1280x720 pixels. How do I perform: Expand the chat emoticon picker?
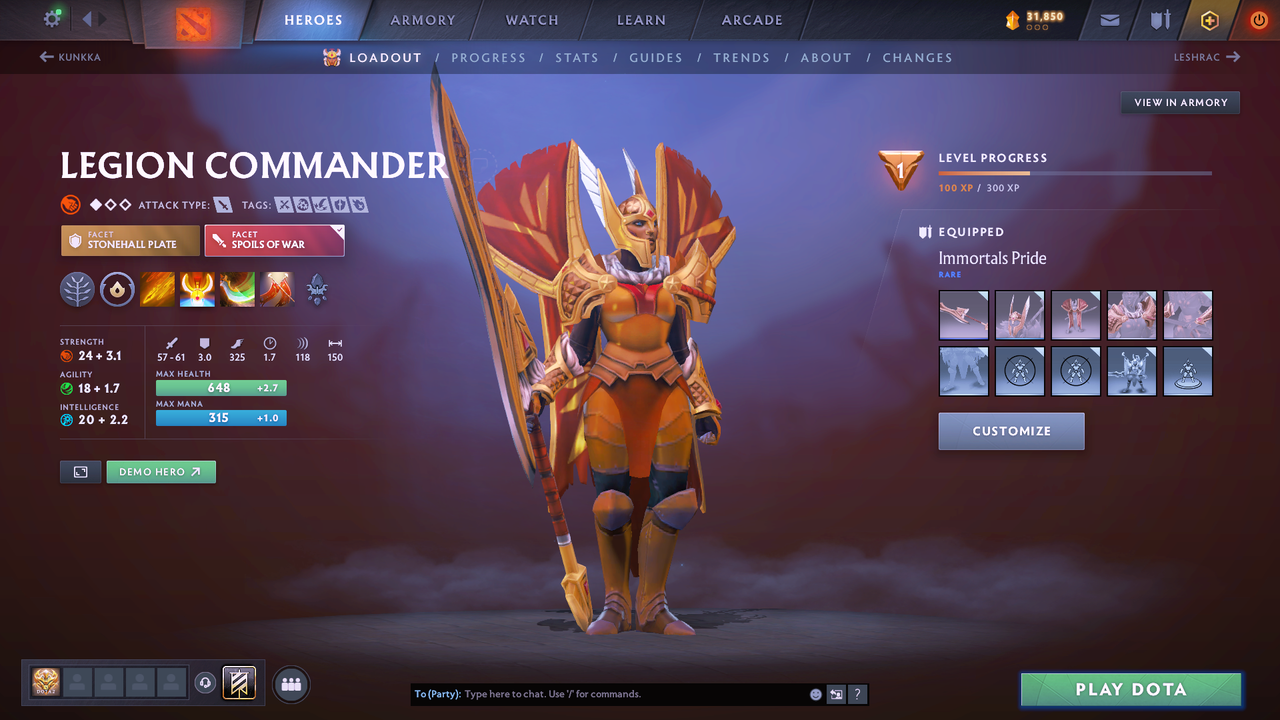pos(815,693)
